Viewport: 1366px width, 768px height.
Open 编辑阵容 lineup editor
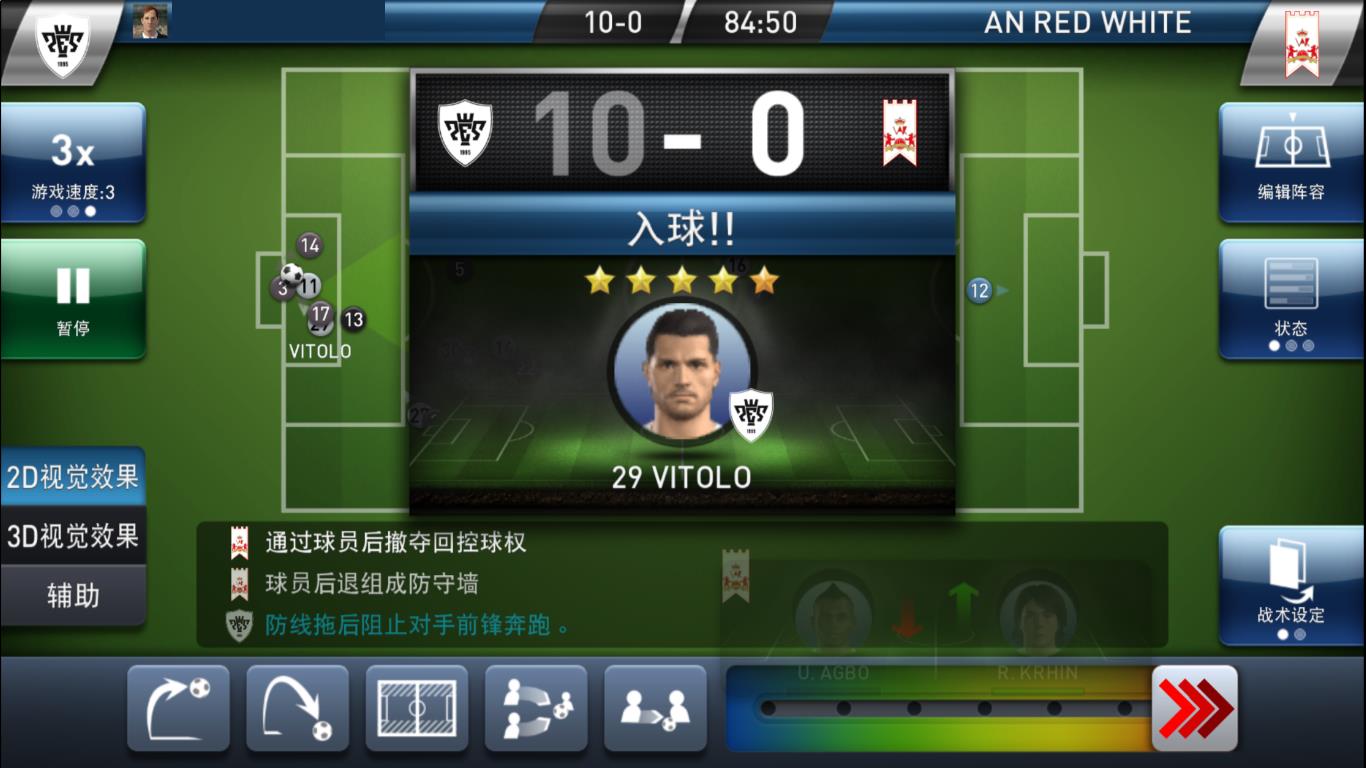coord(1291,162)
